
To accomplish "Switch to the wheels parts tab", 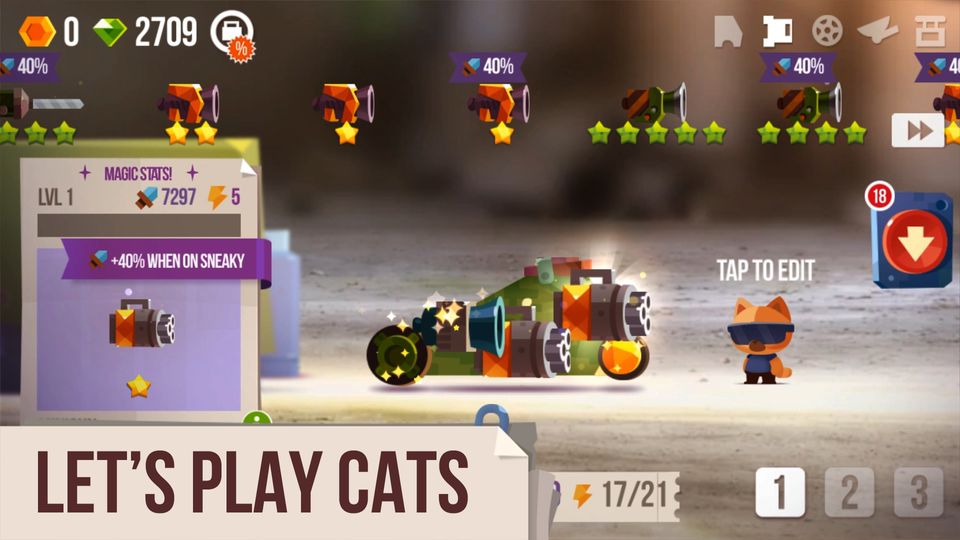I will [x=826, y=32].
